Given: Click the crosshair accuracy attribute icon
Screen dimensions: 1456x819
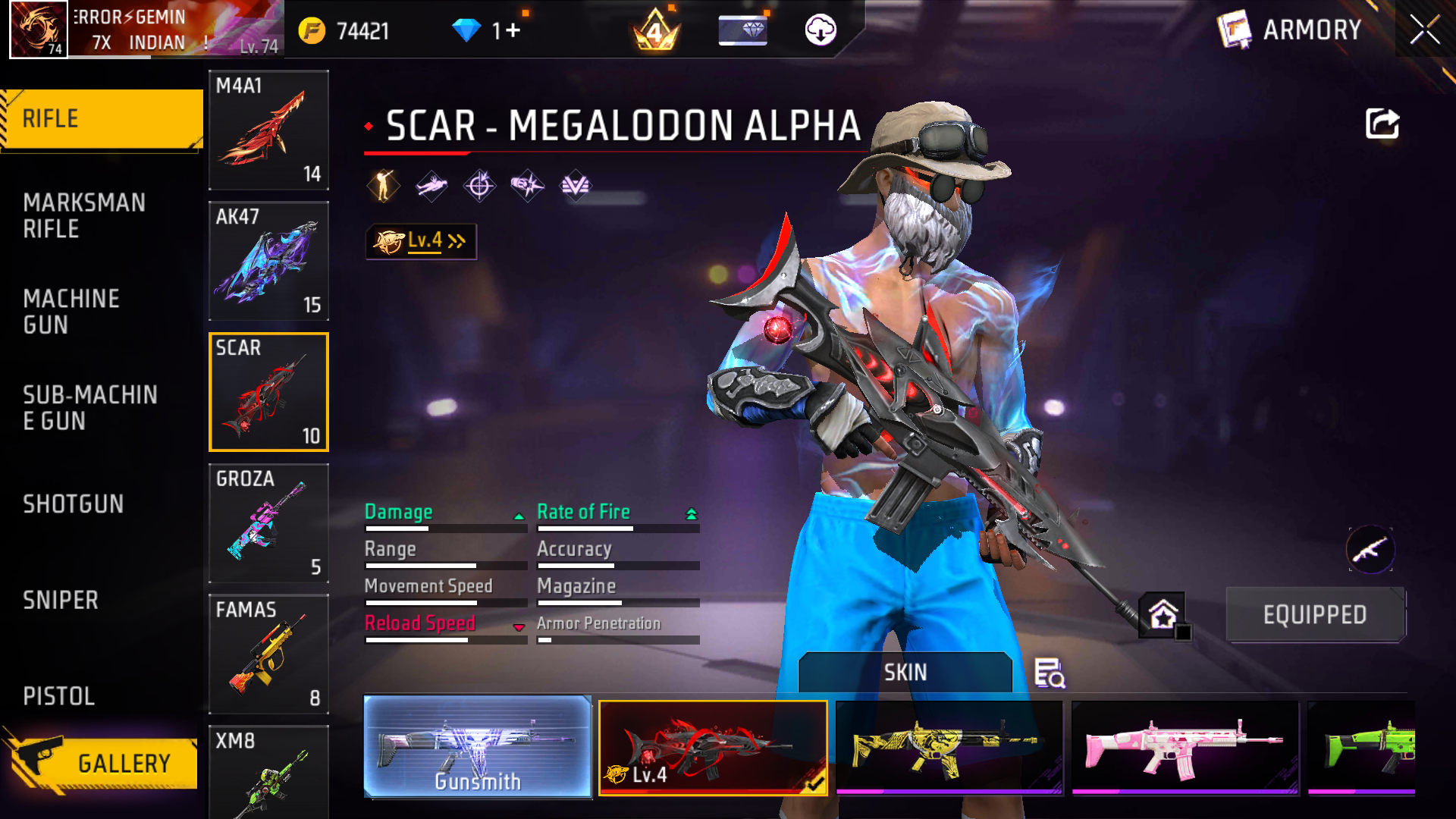Looking at the screenshot, I should tap(482, 184).
